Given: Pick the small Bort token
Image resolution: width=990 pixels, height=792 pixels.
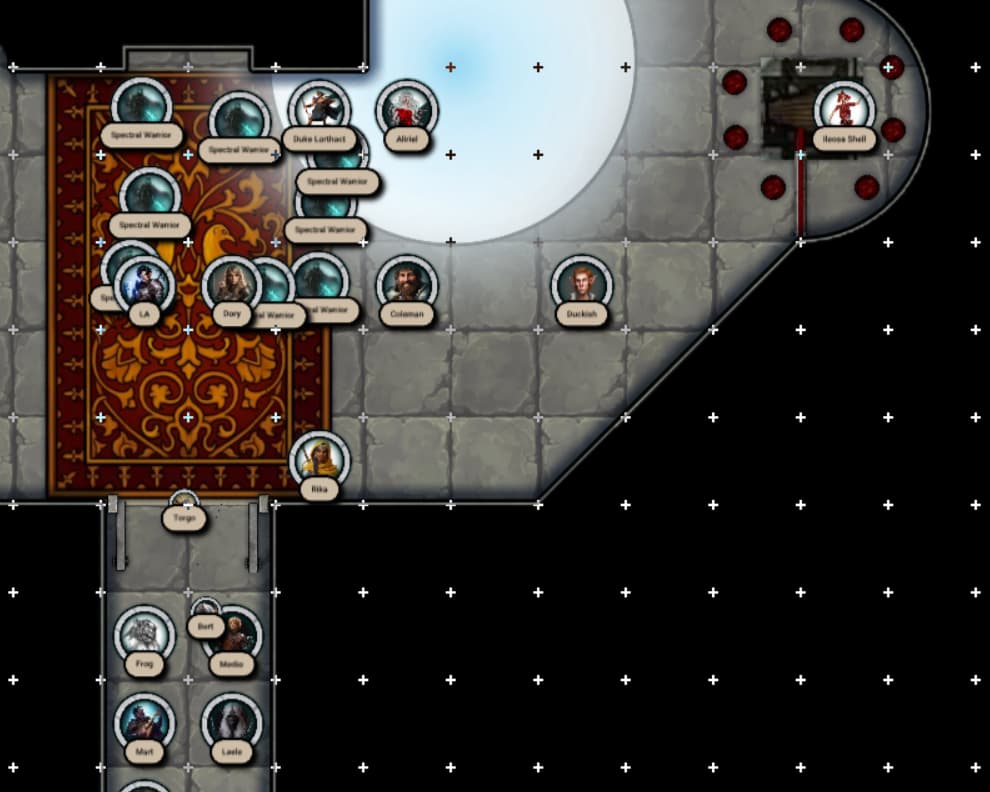Looking at the screenshot, I should point(205,610).
